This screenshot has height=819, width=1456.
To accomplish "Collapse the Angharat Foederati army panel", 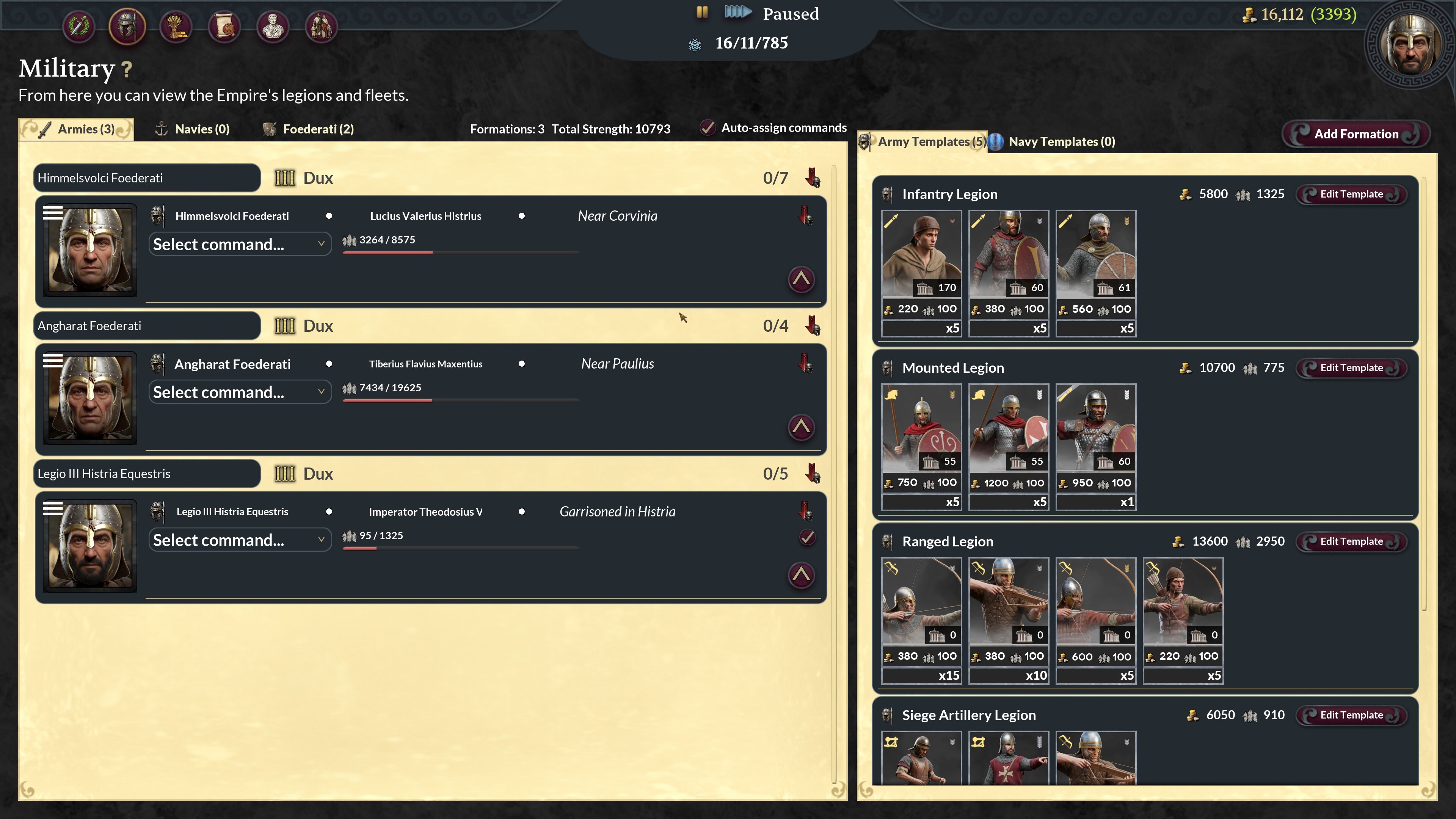I will point(801,427).
